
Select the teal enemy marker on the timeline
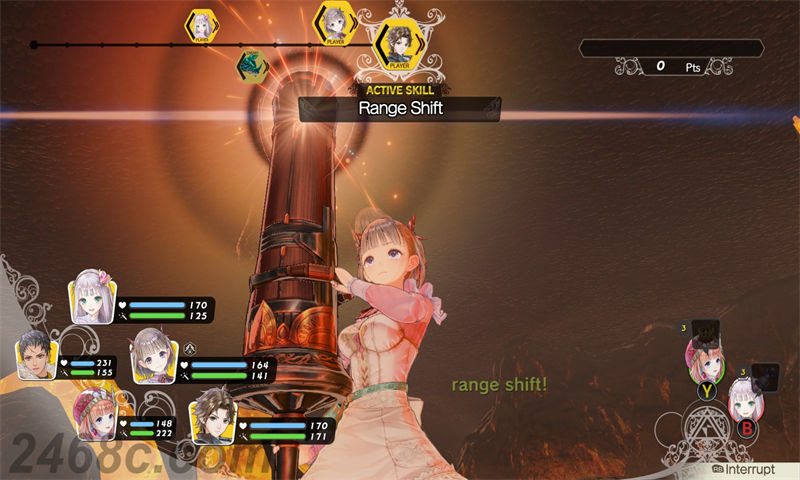coord(251,65)
